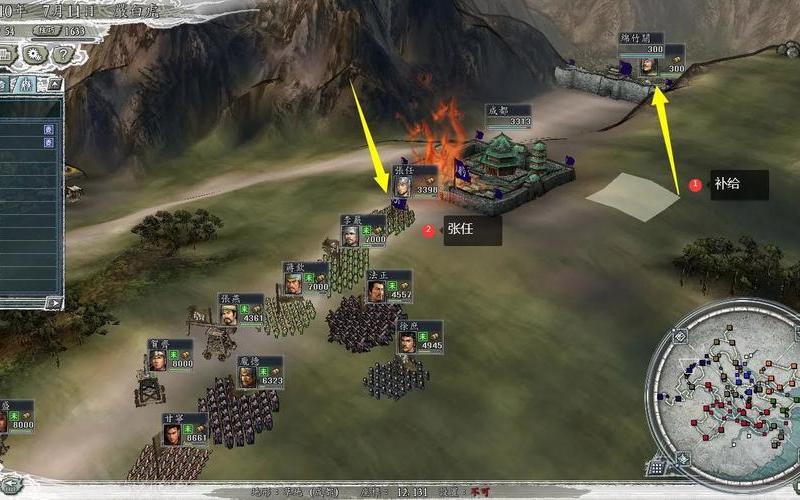Select the Chengdu (成都) city label
Viewport: 800px width, 500px height.
coord(507,115)
